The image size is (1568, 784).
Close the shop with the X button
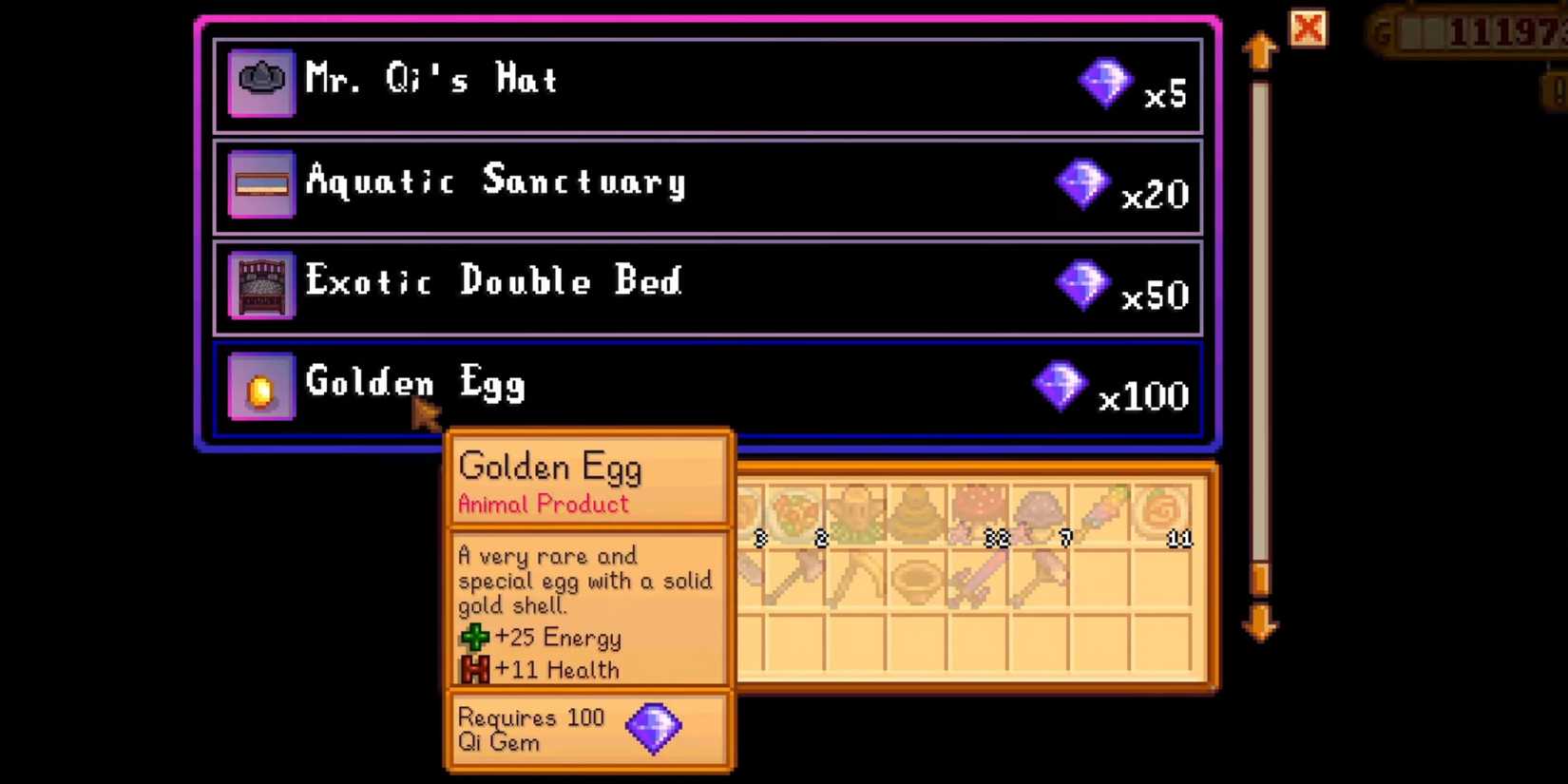point(1309,29)
